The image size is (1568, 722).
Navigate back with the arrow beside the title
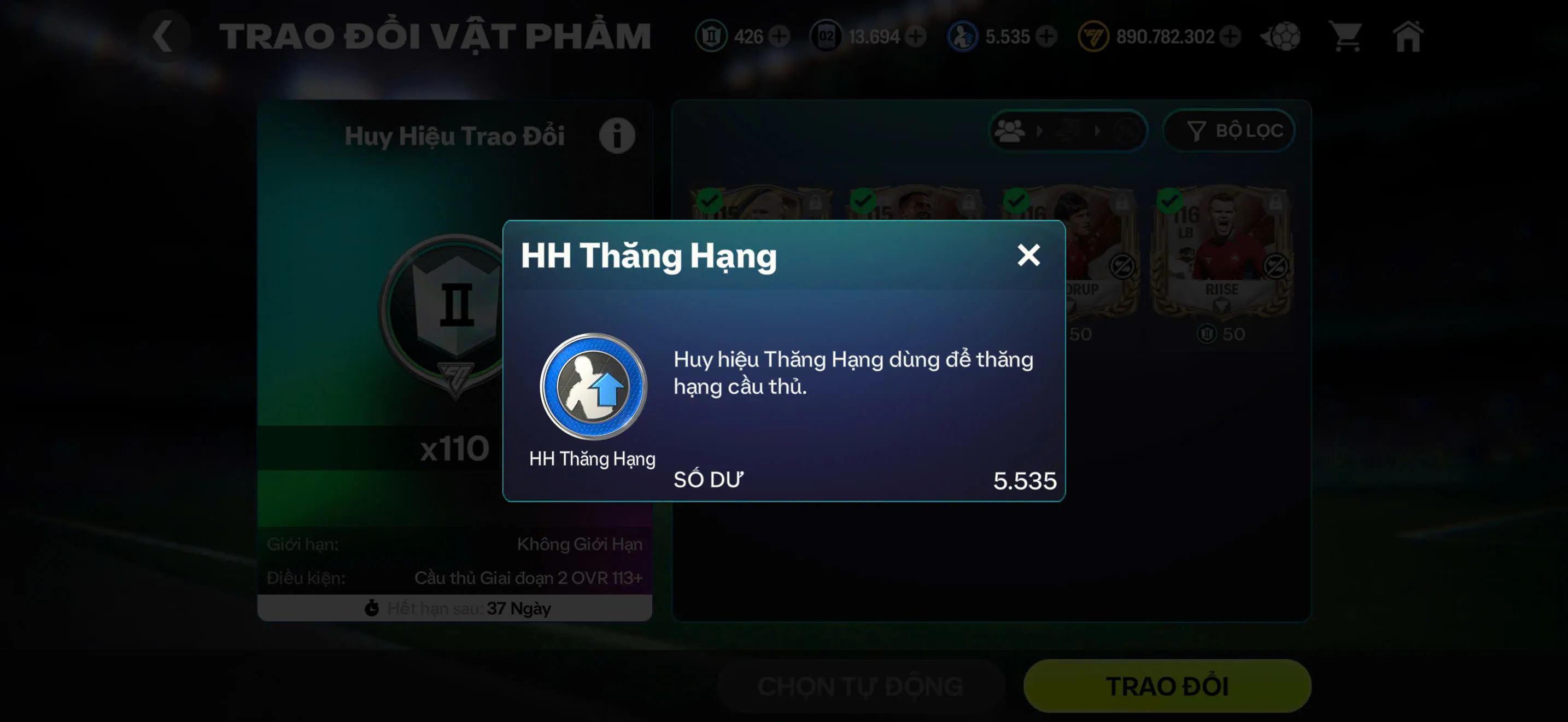[163, 36]
